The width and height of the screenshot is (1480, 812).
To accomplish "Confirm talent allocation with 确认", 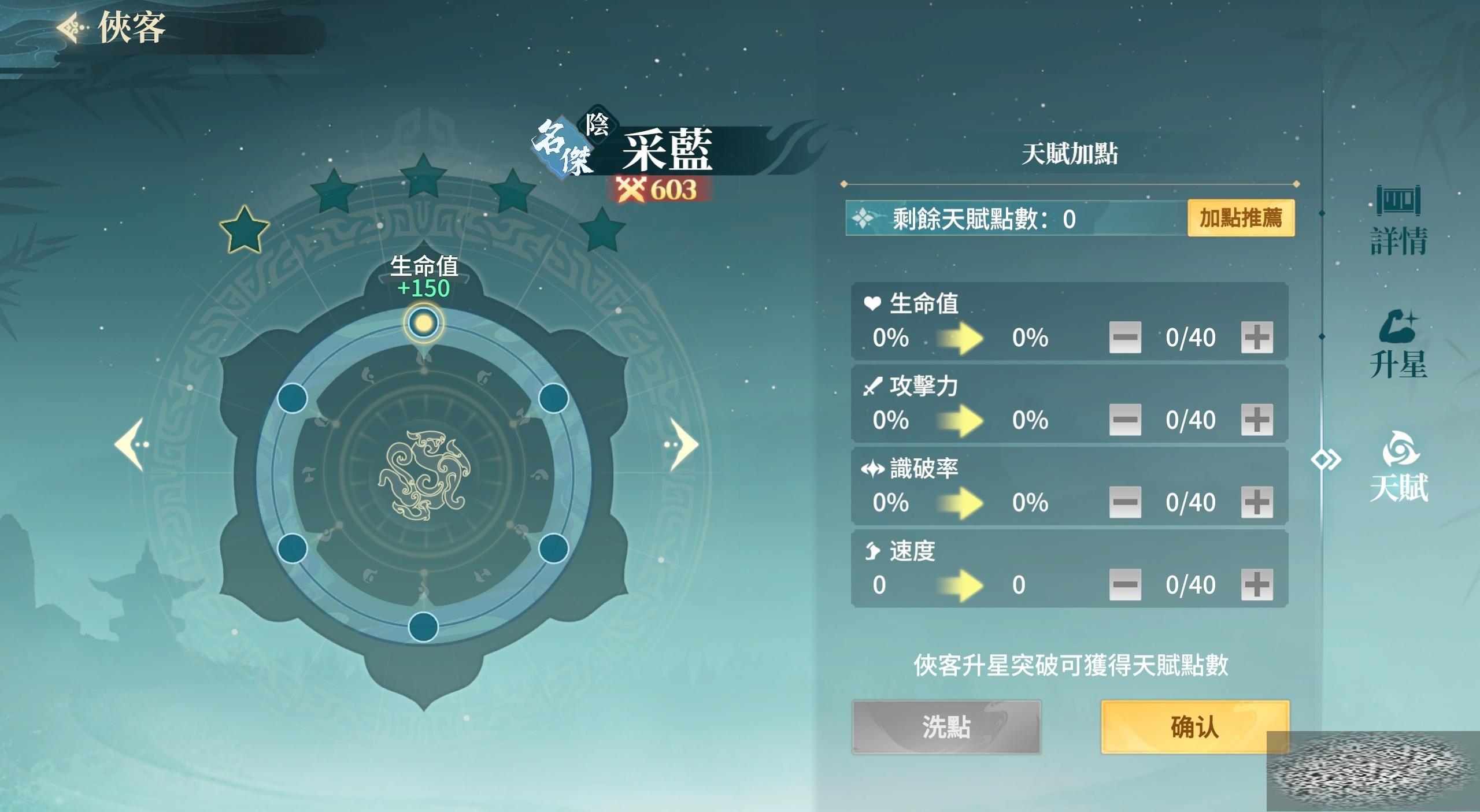I will point(1194,727).
